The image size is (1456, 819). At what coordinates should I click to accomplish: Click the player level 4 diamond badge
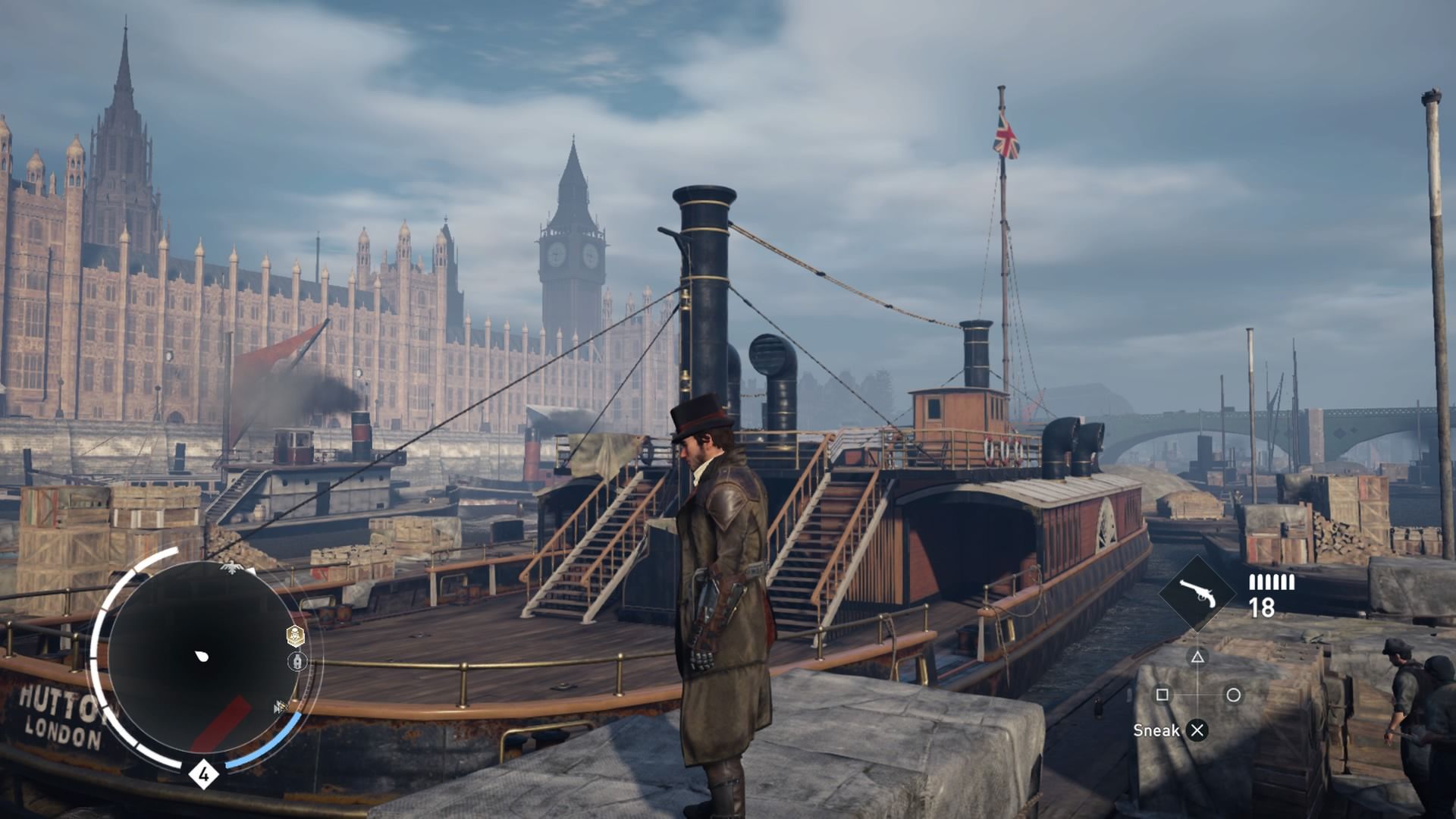tap(203, 774)
